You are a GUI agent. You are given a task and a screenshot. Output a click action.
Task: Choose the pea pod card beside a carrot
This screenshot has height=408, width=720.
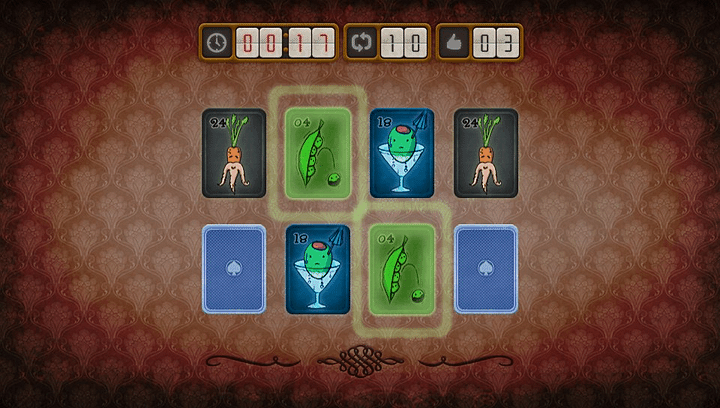click(x=318, y=153)
